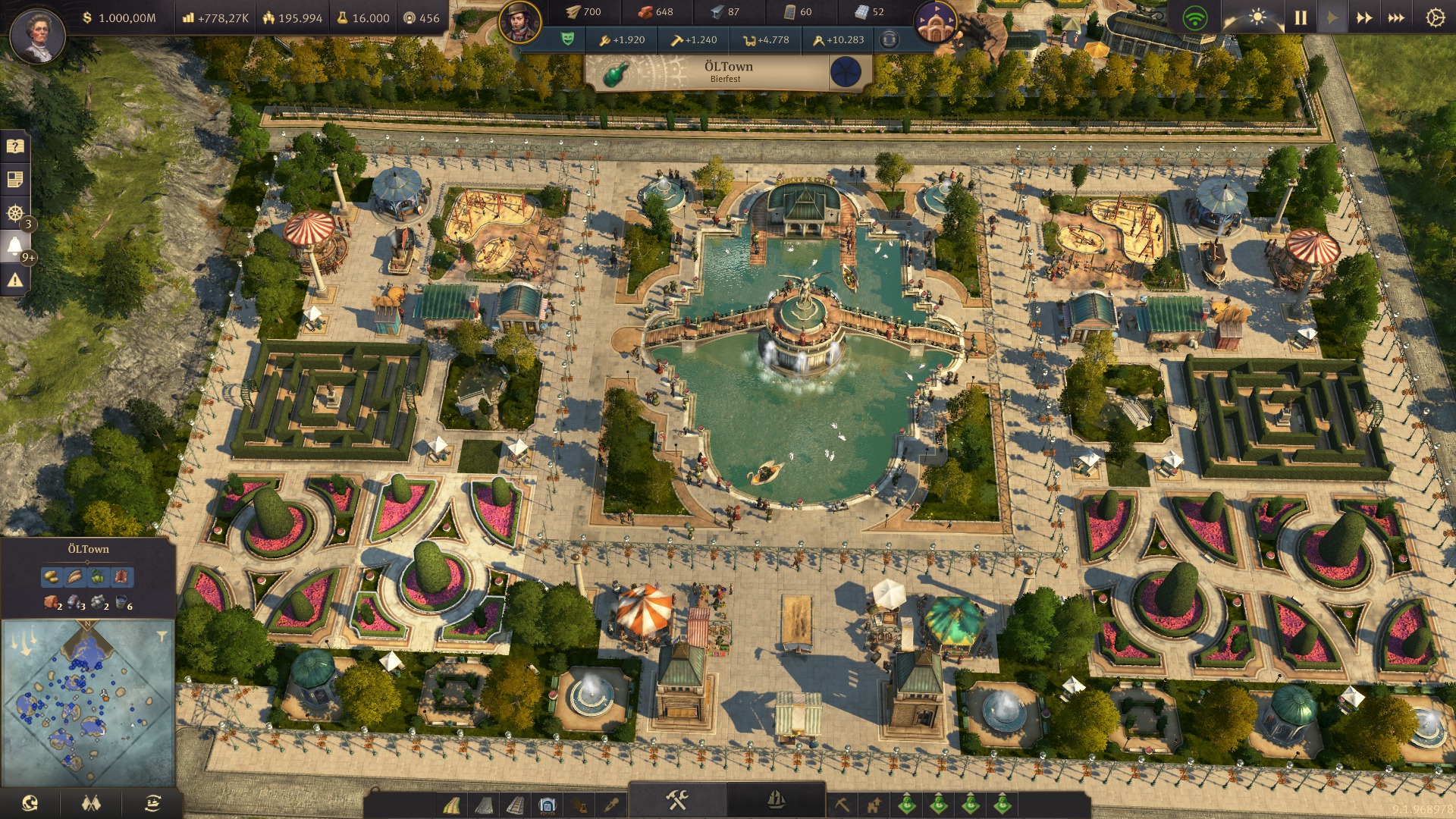
Task: Pick the eyedropper copy tool
Action: (x=611, y=804)
